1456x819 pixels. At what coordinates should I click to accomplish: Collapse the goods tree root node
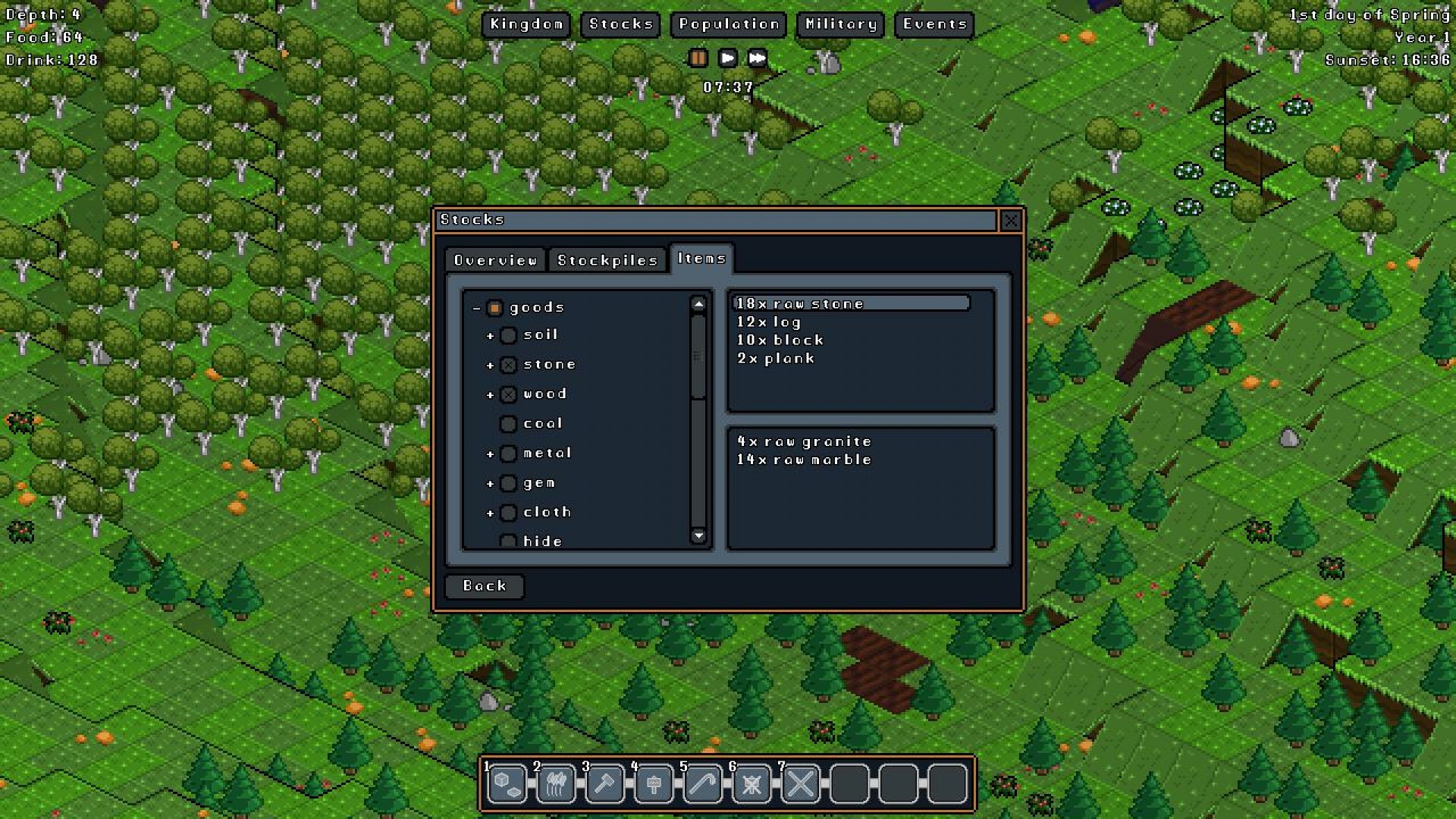coord(476,307)
